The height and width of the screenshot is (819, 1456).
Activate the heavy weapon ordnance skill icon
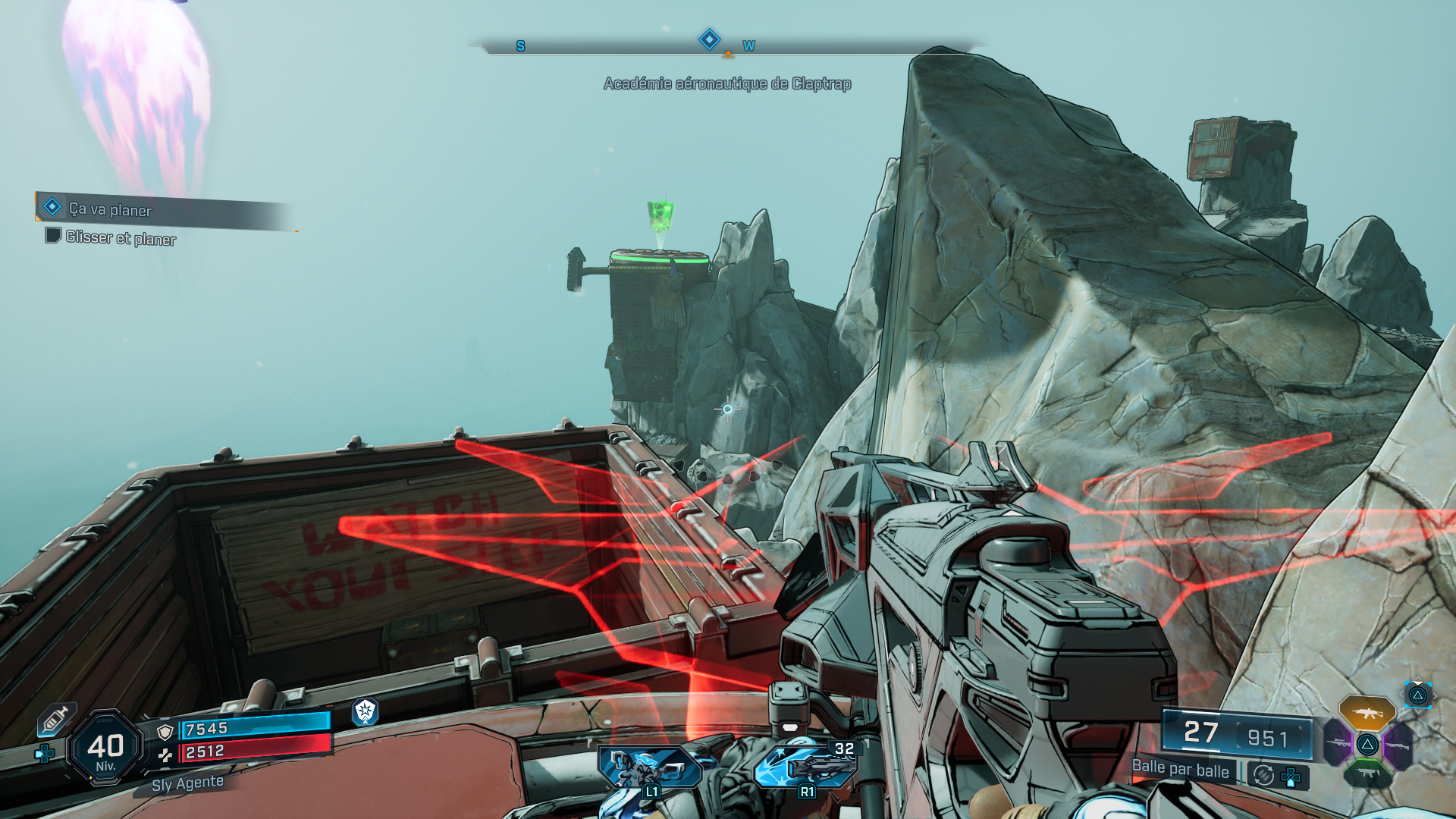click(x=806, y=766)
